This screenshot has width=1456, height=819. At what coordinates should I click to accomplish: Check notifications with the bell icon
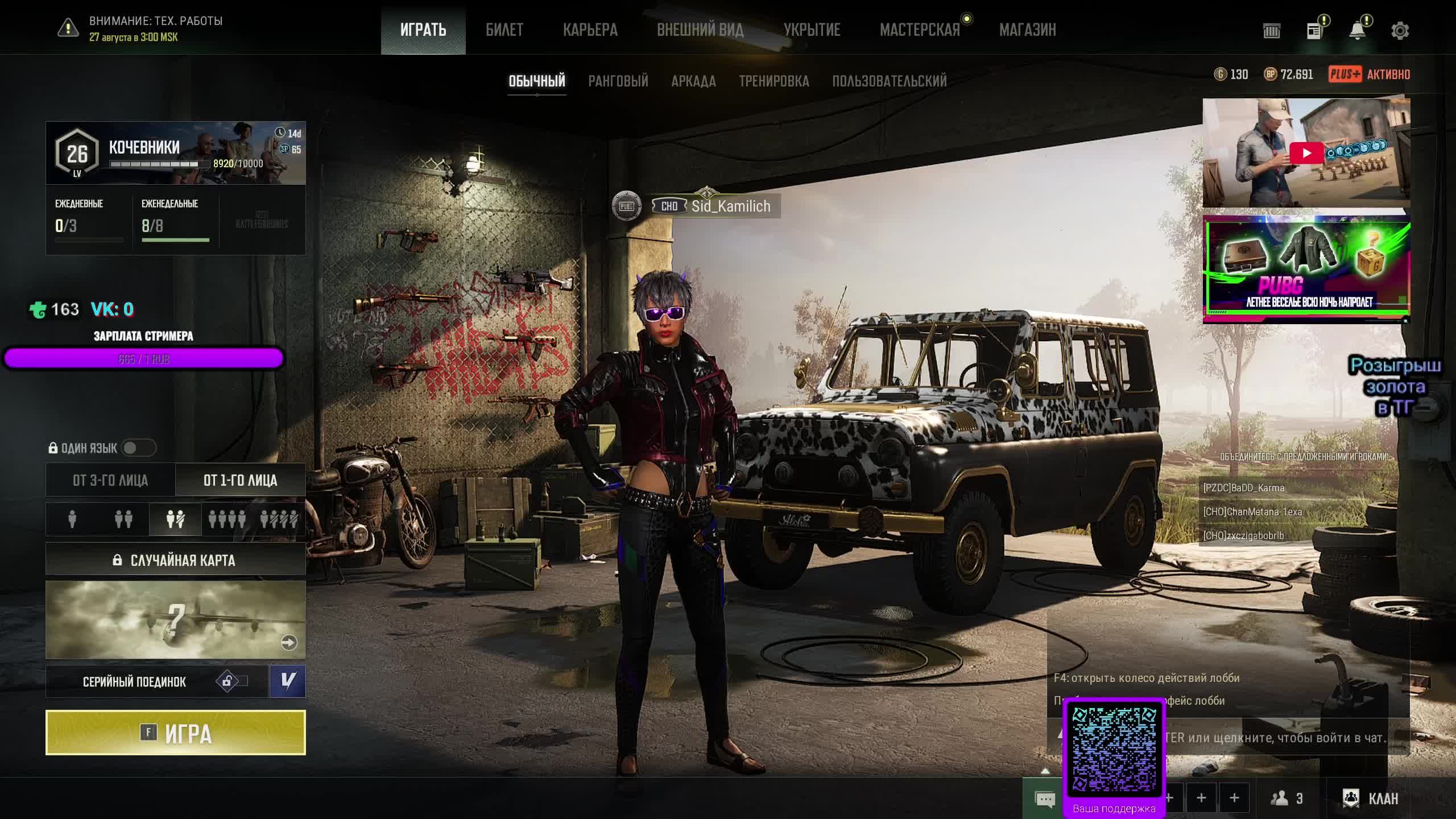point(1357,31)
